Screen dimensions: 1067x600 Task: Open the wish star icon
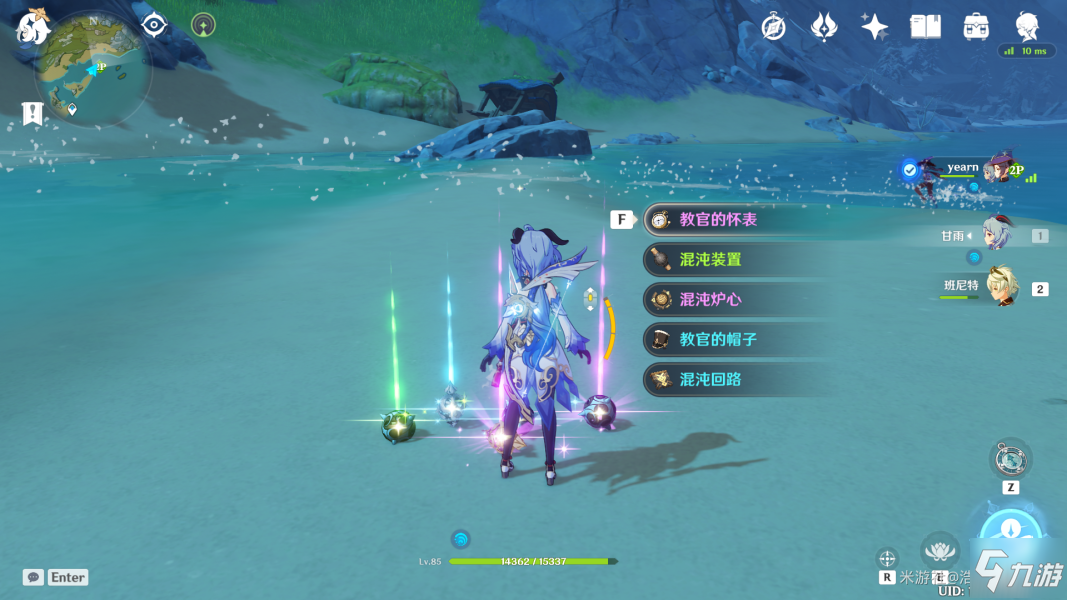tap(875, 27)
